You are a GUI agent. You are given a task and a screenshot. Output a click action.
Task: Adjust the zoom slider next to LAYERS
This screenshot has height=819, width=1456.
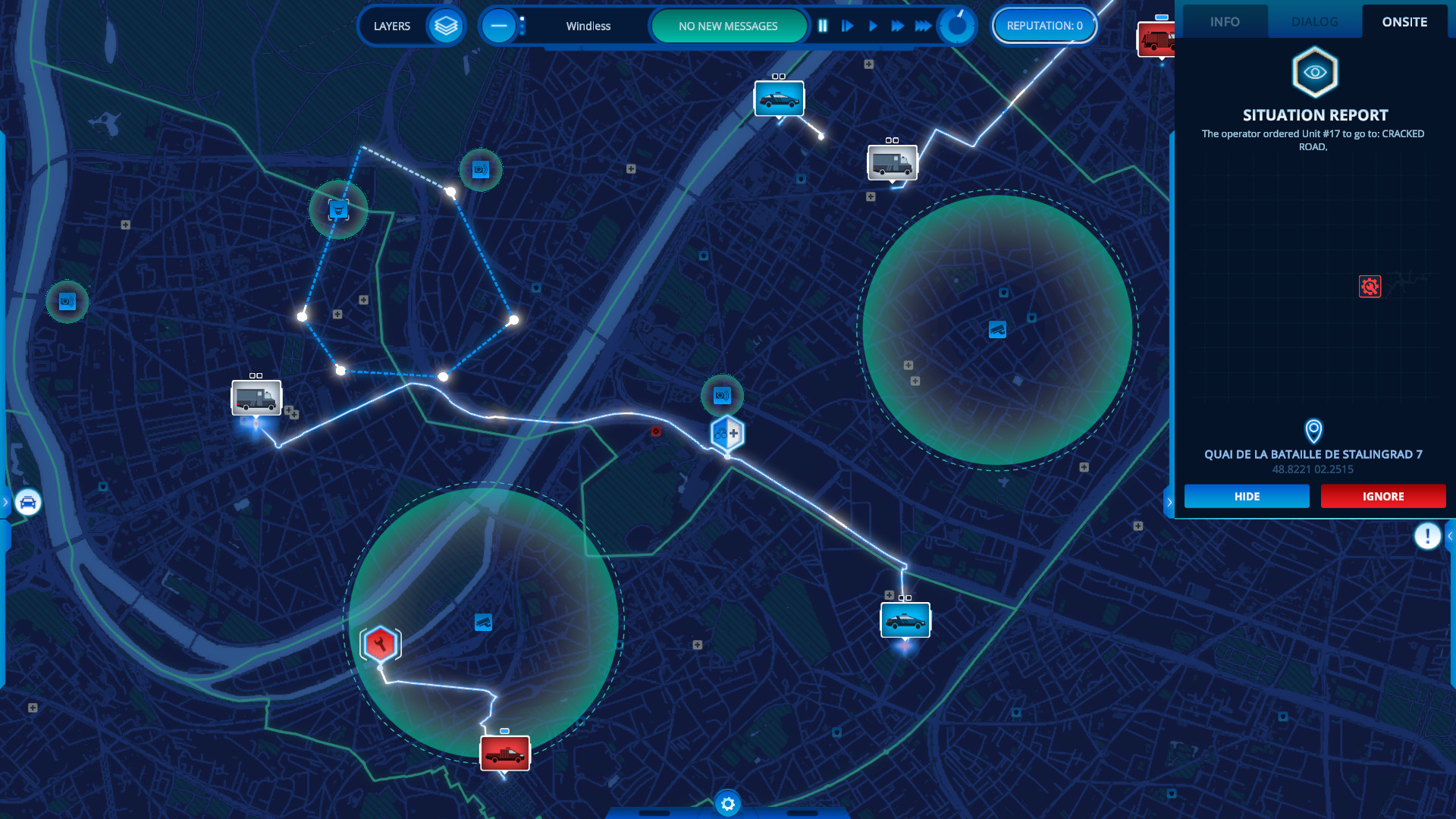522,25
